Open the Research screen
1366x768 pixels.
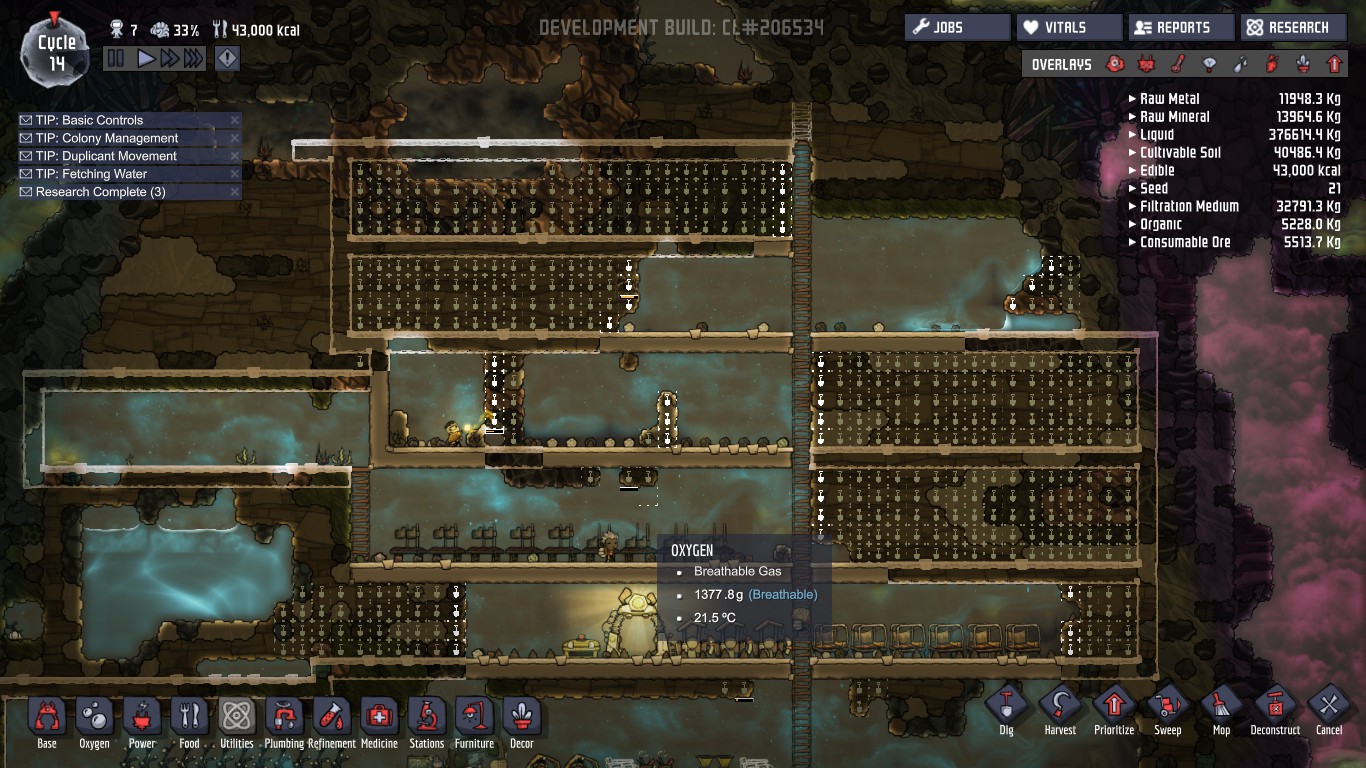[x=1291, y=27]
